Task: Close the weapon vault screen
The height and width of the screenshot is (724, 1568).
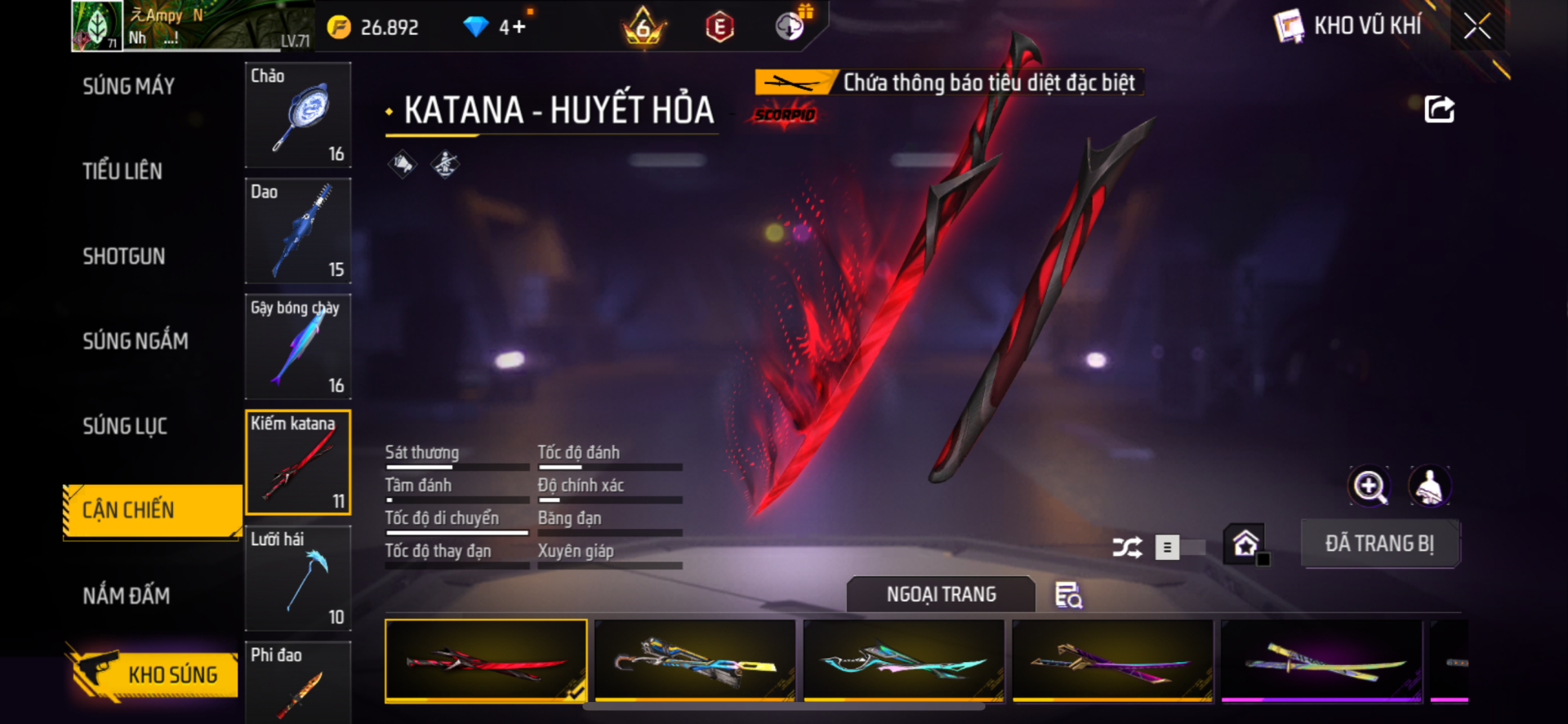Action: (x=1477, y=26)
